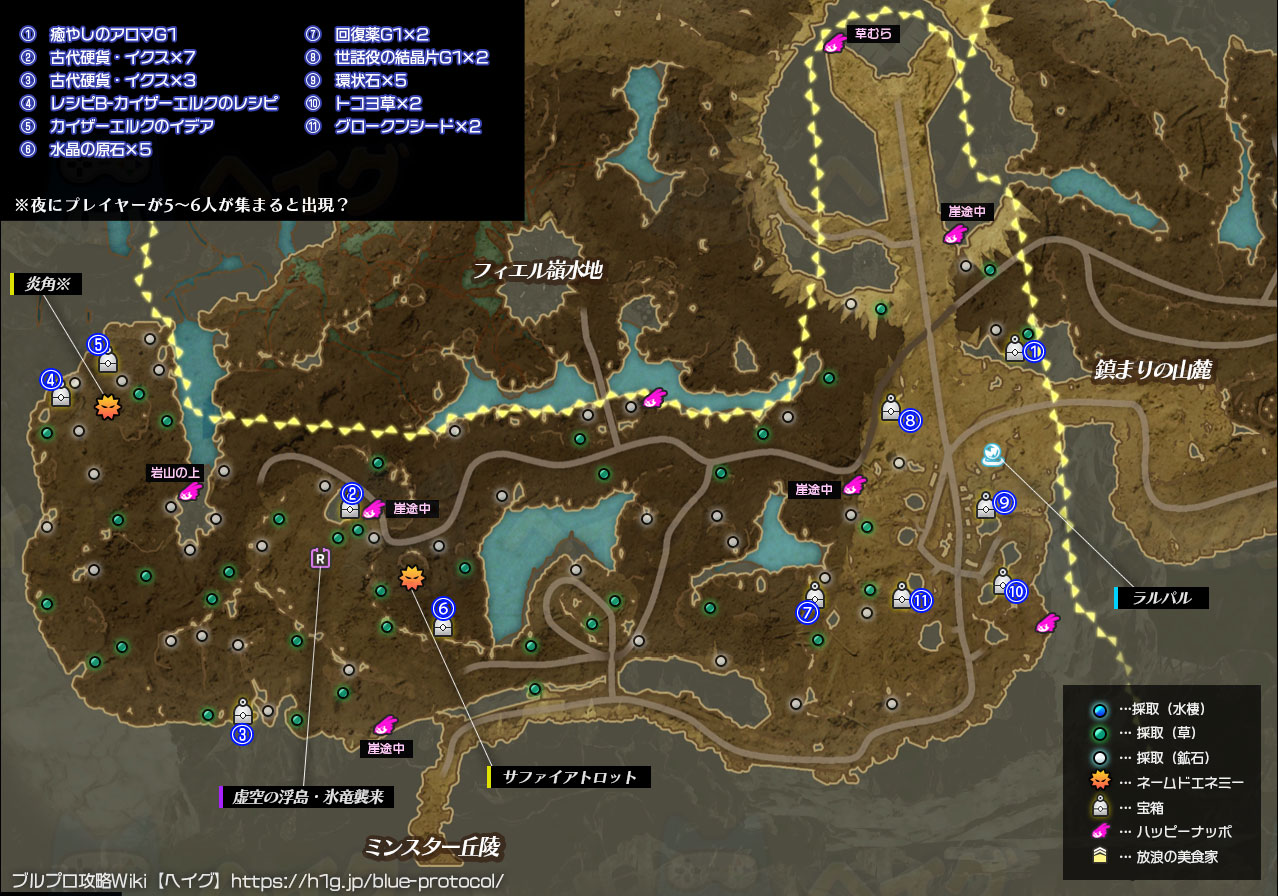Click treasure chest marker number 9
This screenshot has height=896, width=1278.
[x=986, y=505]
